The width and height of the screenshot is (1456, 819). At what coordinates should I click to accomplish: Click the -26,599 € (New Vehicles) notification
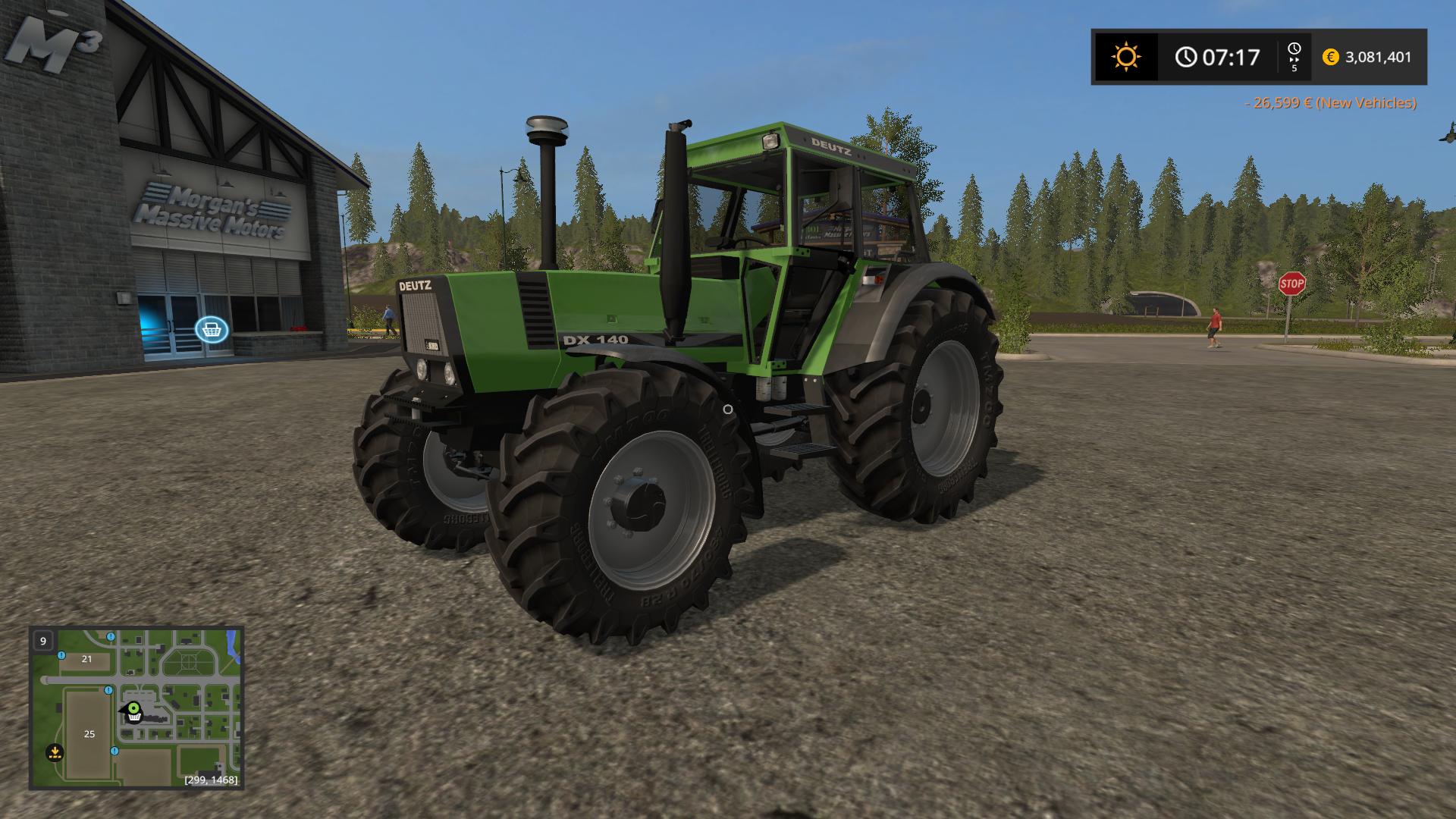(x=1329, y=101)
